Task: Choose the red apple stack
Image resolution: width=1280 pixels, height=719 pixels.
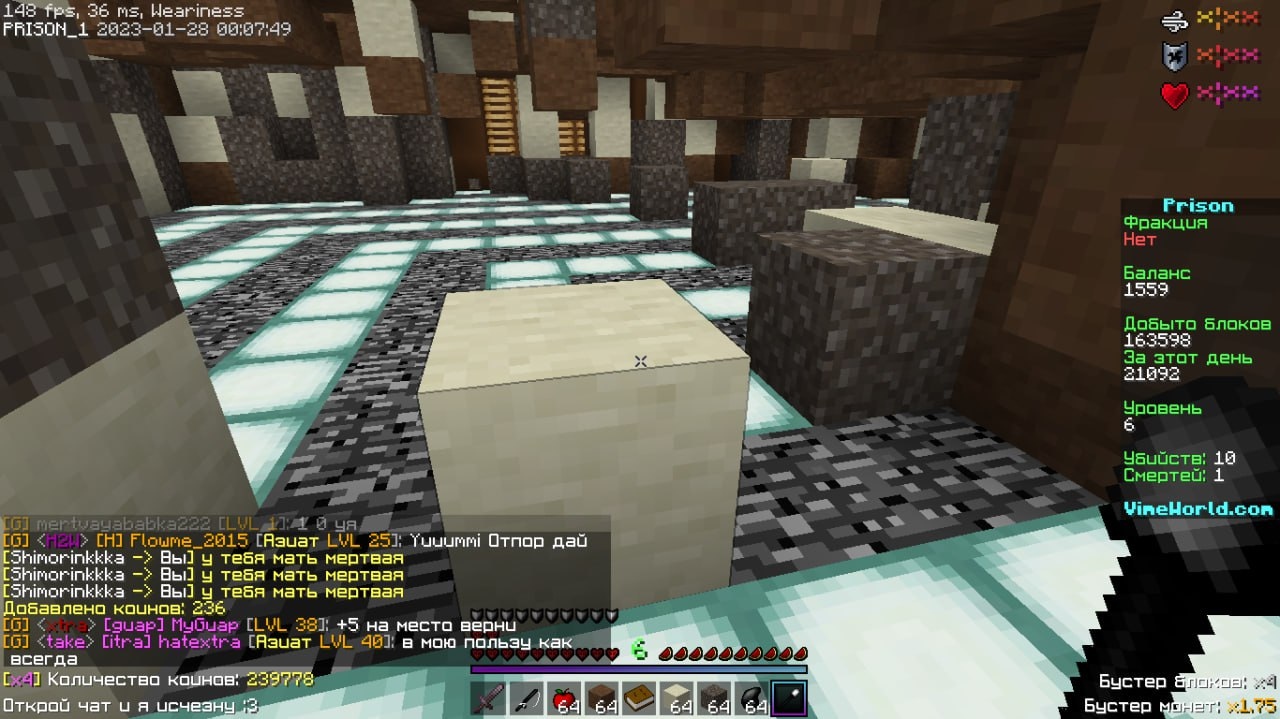Action: 564,699
